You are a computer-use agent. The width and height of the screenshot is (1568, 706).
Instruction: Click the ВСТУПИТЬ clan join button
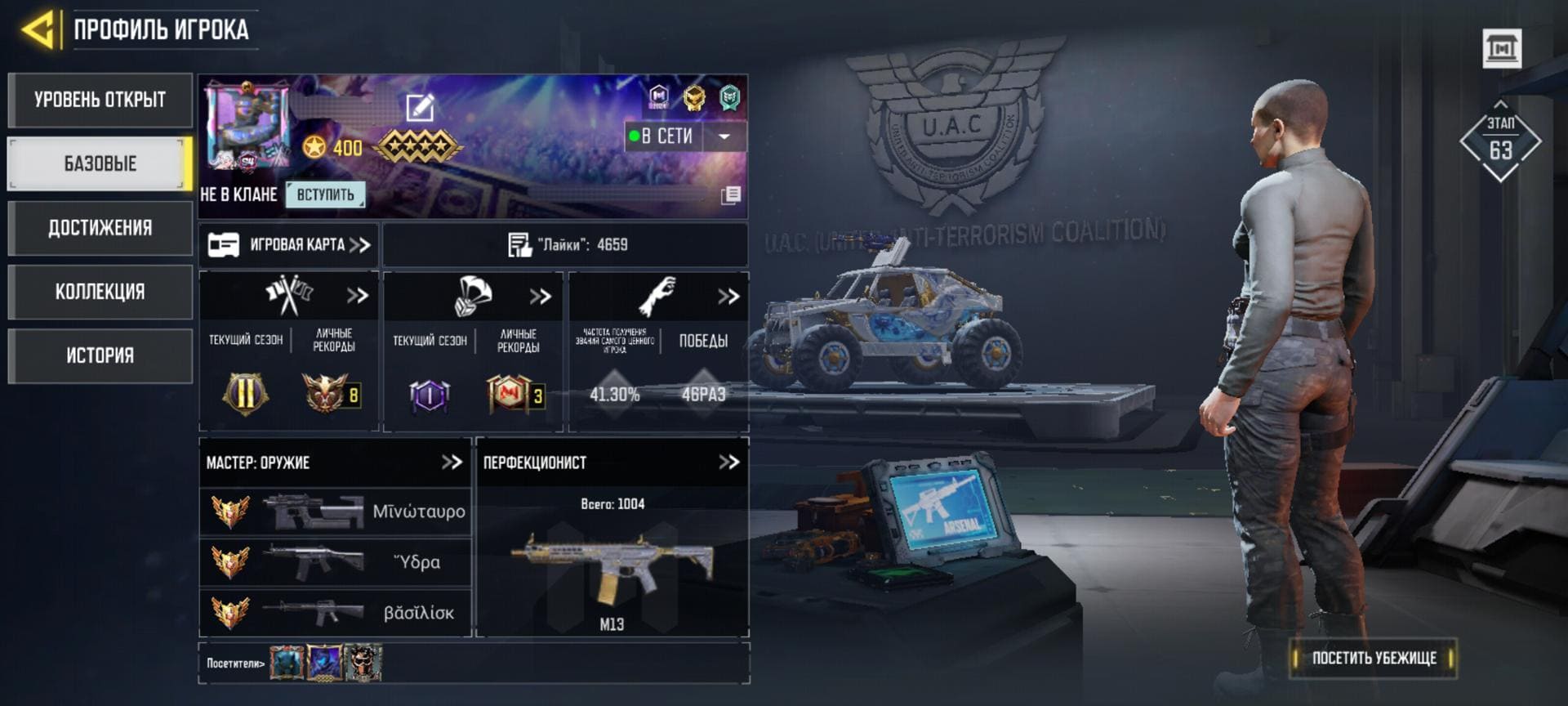(325, 194)
